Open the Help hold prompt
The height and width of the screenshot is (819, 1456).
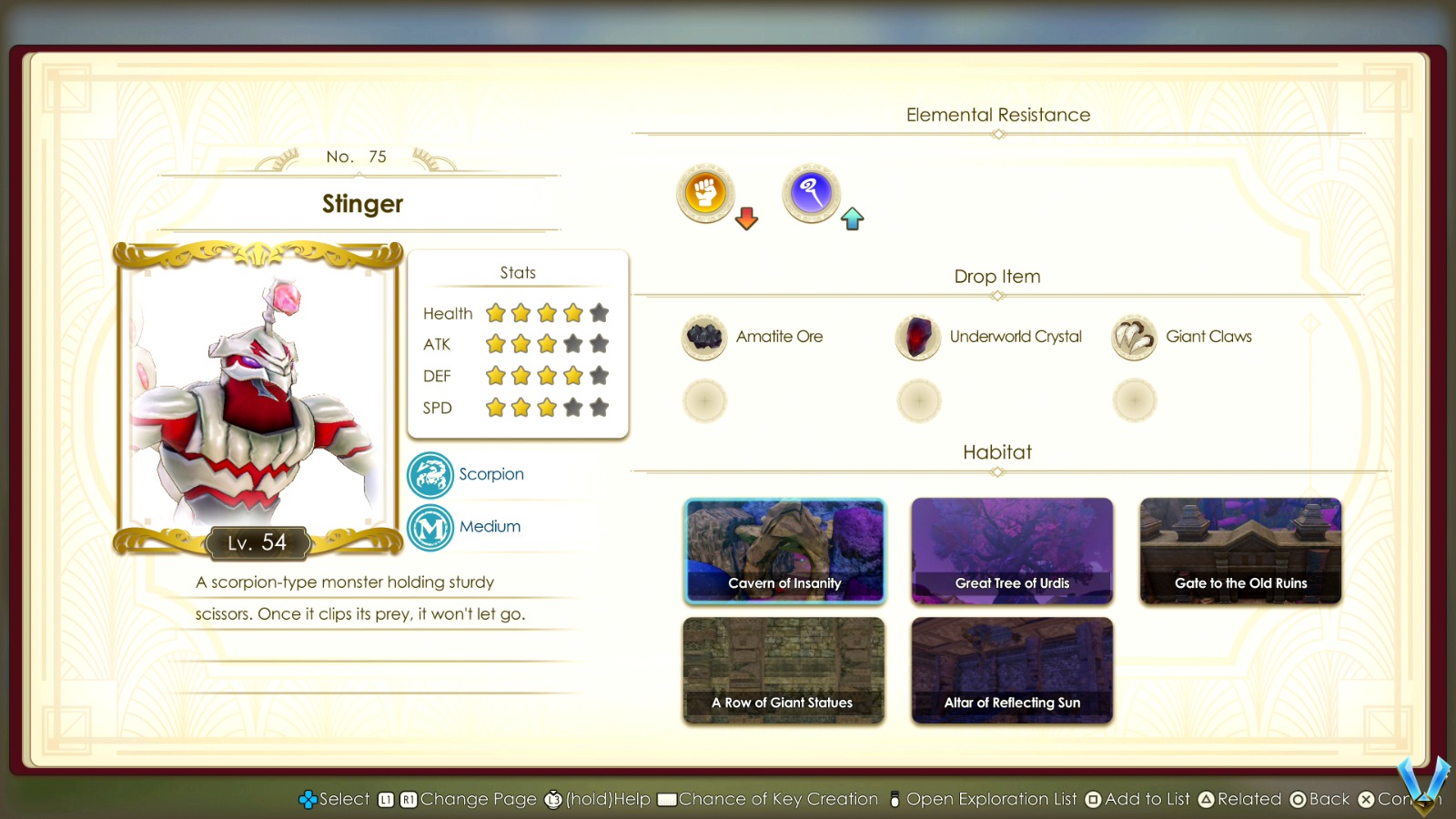point(551,799)
